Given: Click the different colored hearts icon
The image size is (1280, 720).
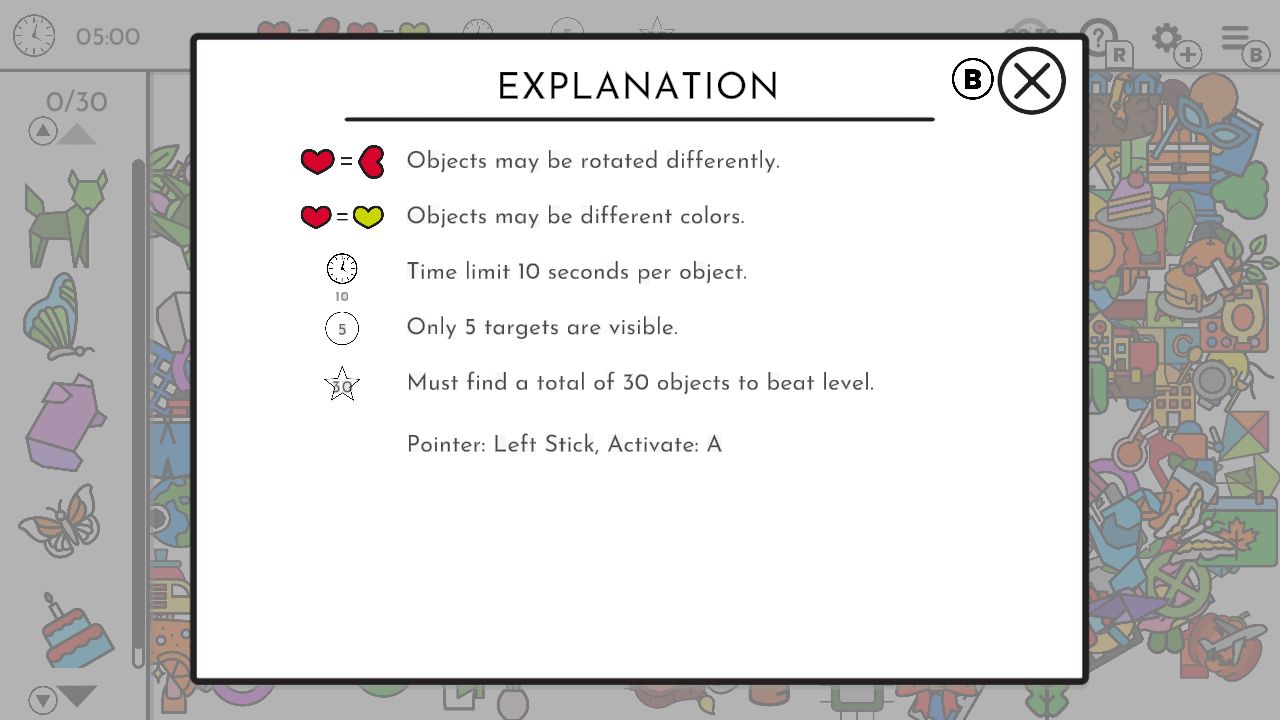Looking at the screenshot, I should tap(343, 216).
